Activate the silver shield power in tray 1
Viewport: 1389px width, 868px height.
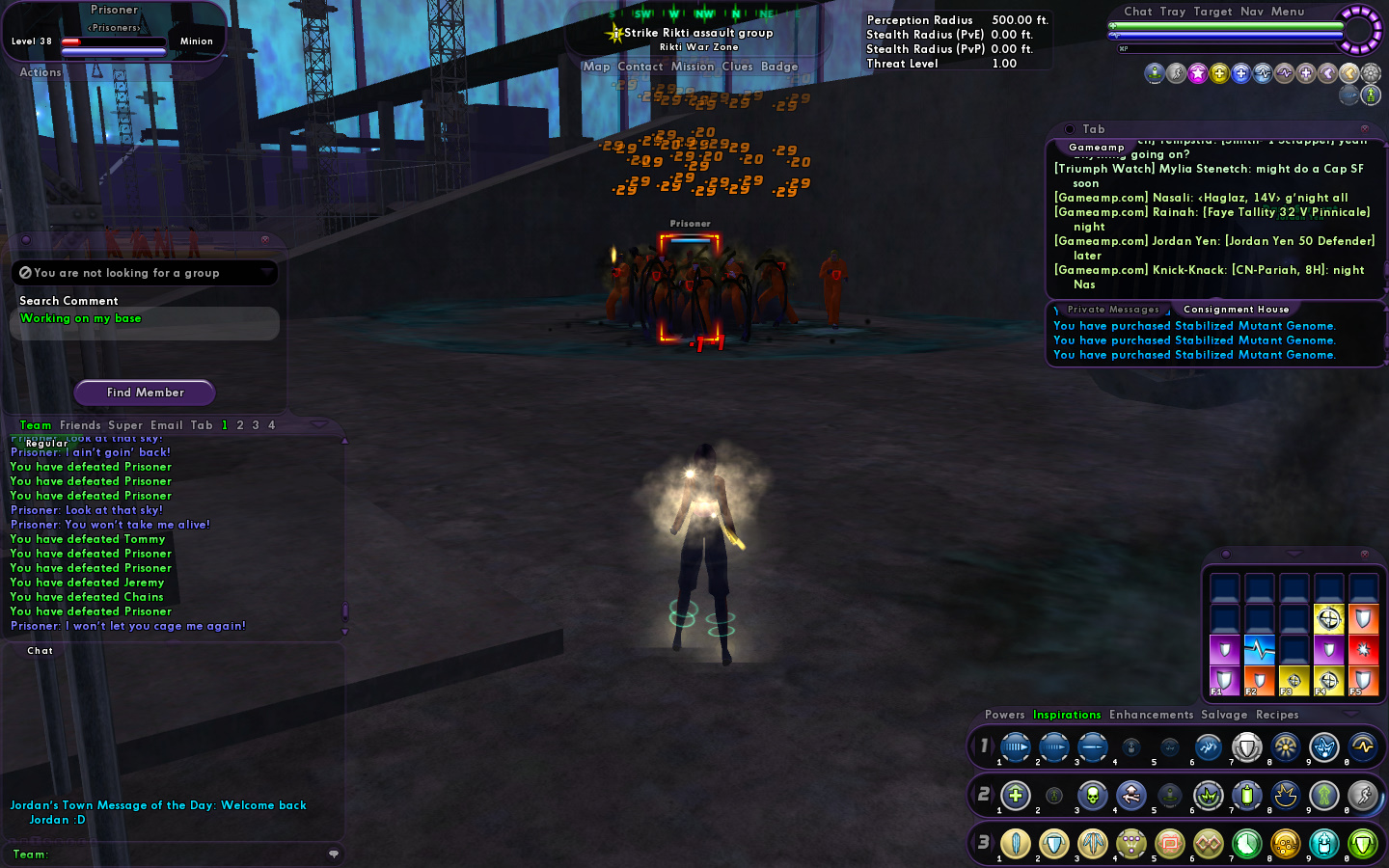(x=1246, y=746)
